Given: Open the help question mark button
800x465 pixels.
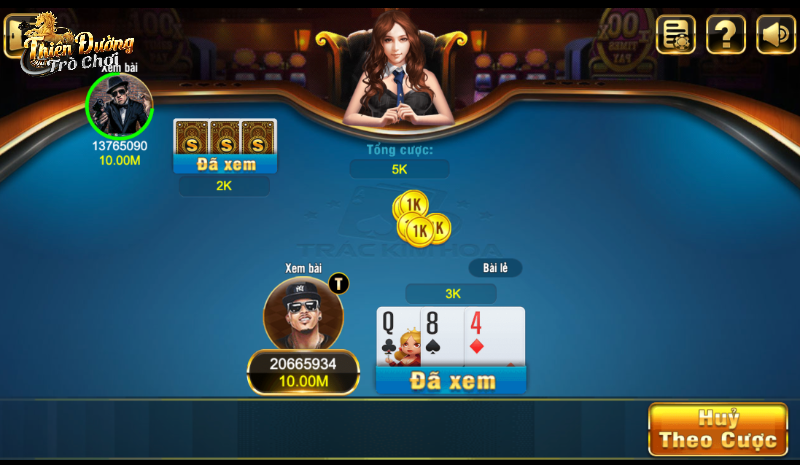Looking at the screenshot, I should point(725,35).
